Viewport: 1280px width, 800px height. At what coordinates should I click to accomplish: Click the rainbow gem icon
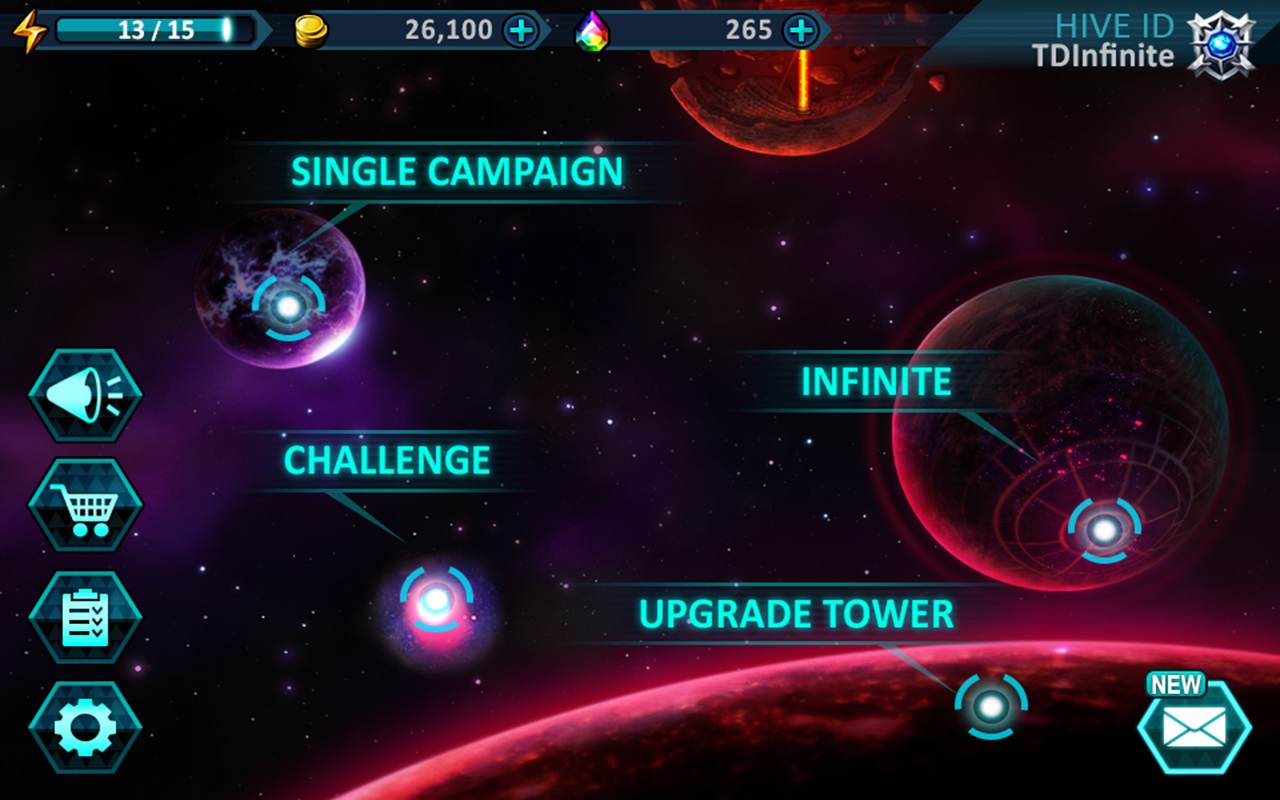594,31
